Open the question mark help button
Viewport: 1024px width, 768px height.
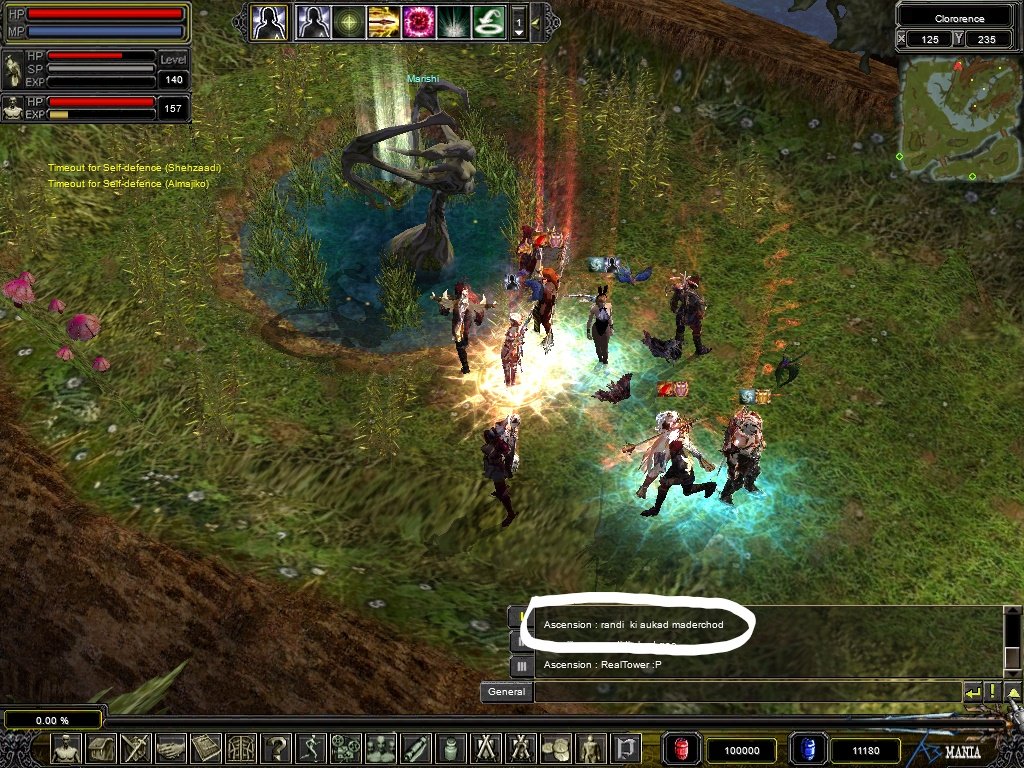point(276,748)
